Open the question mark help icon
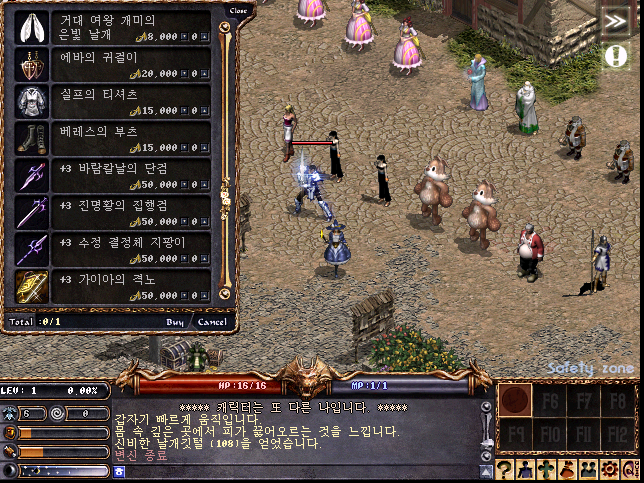 tap(507, 471)
